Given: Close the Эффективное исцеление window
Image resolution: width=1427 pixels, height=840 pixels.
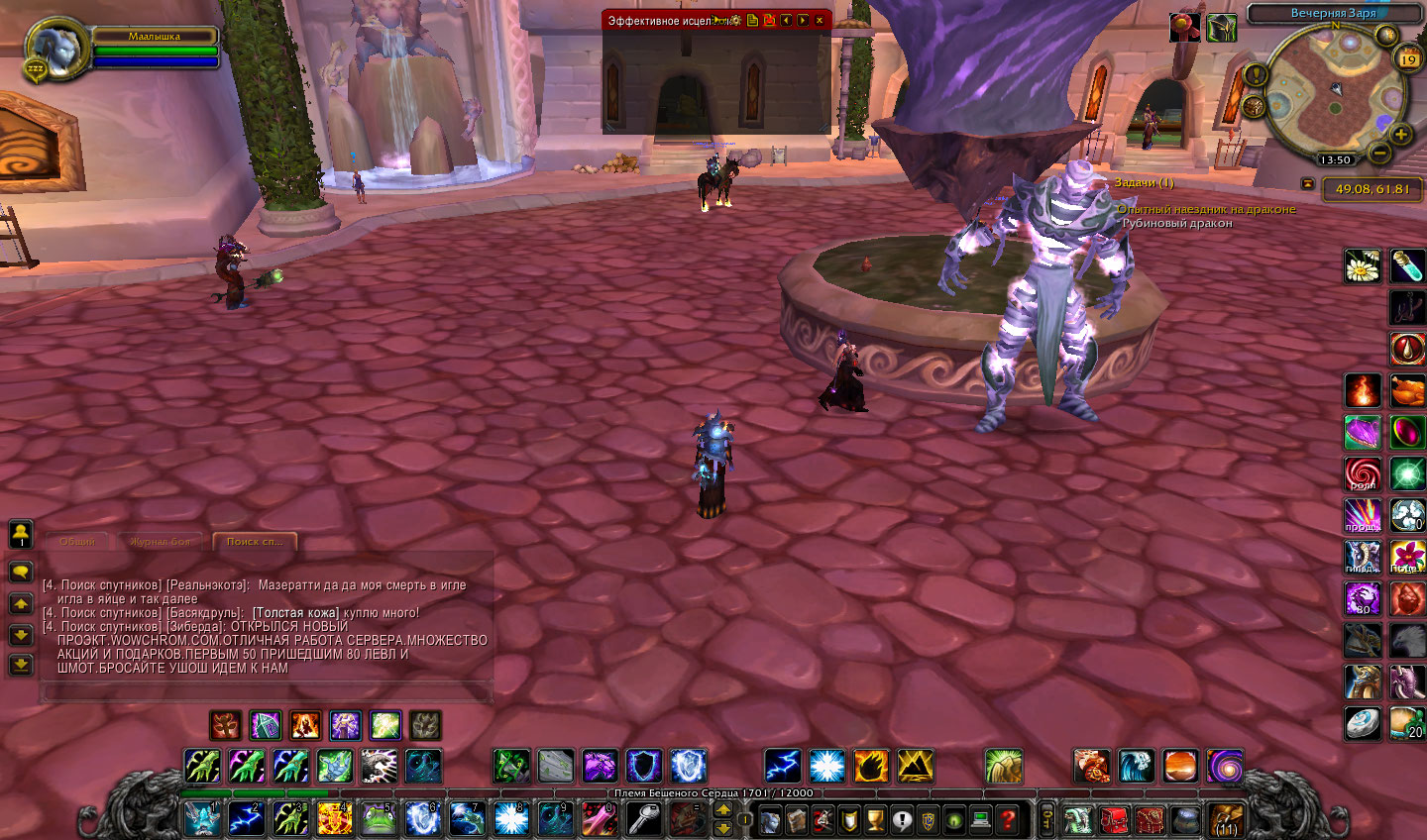Looking at the screenshot, I should point(820,20).
